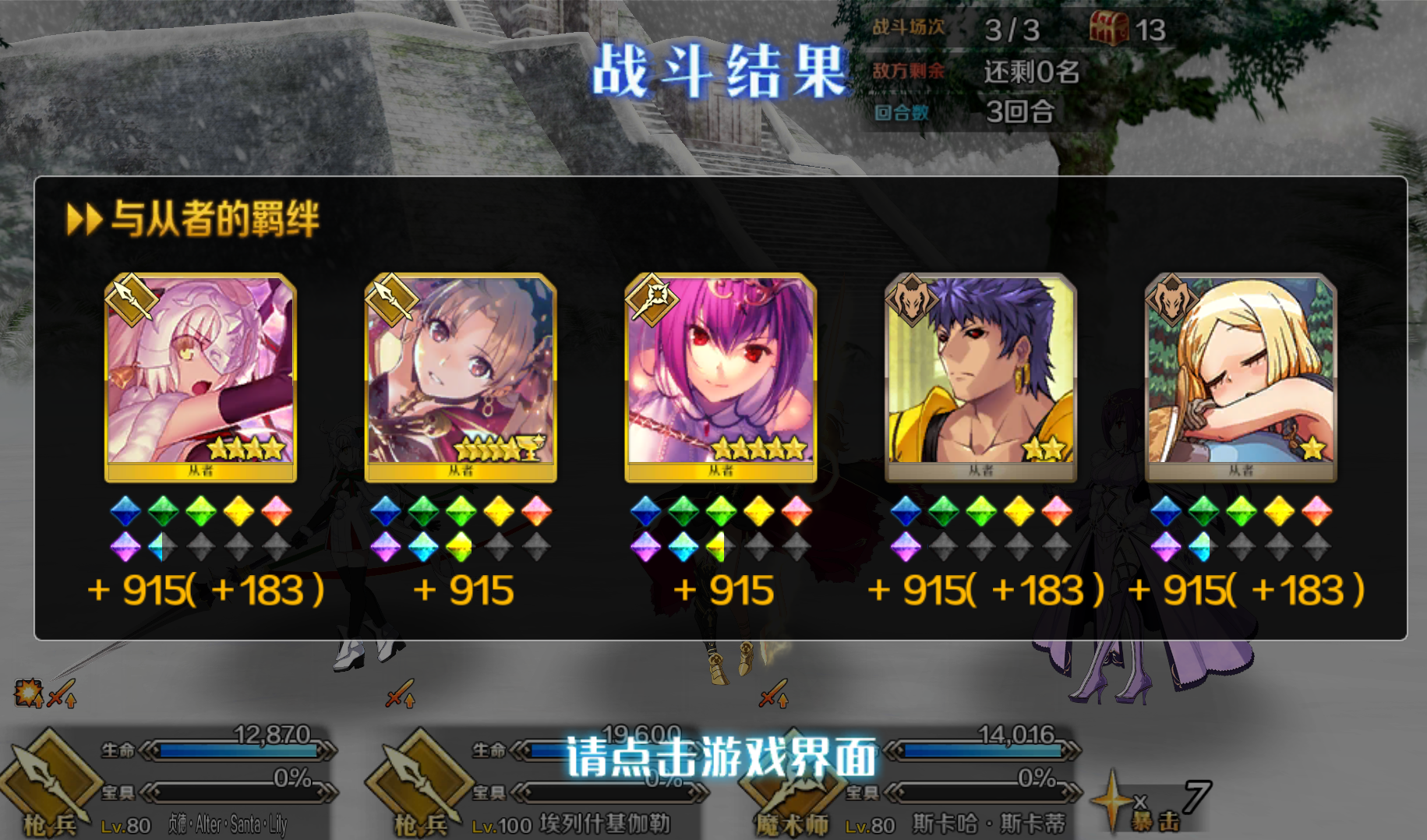1427x840 pixels.
Task: Select the Lancer class emblem on Ereshkigal's card
Action: click(x=394, y=300)
